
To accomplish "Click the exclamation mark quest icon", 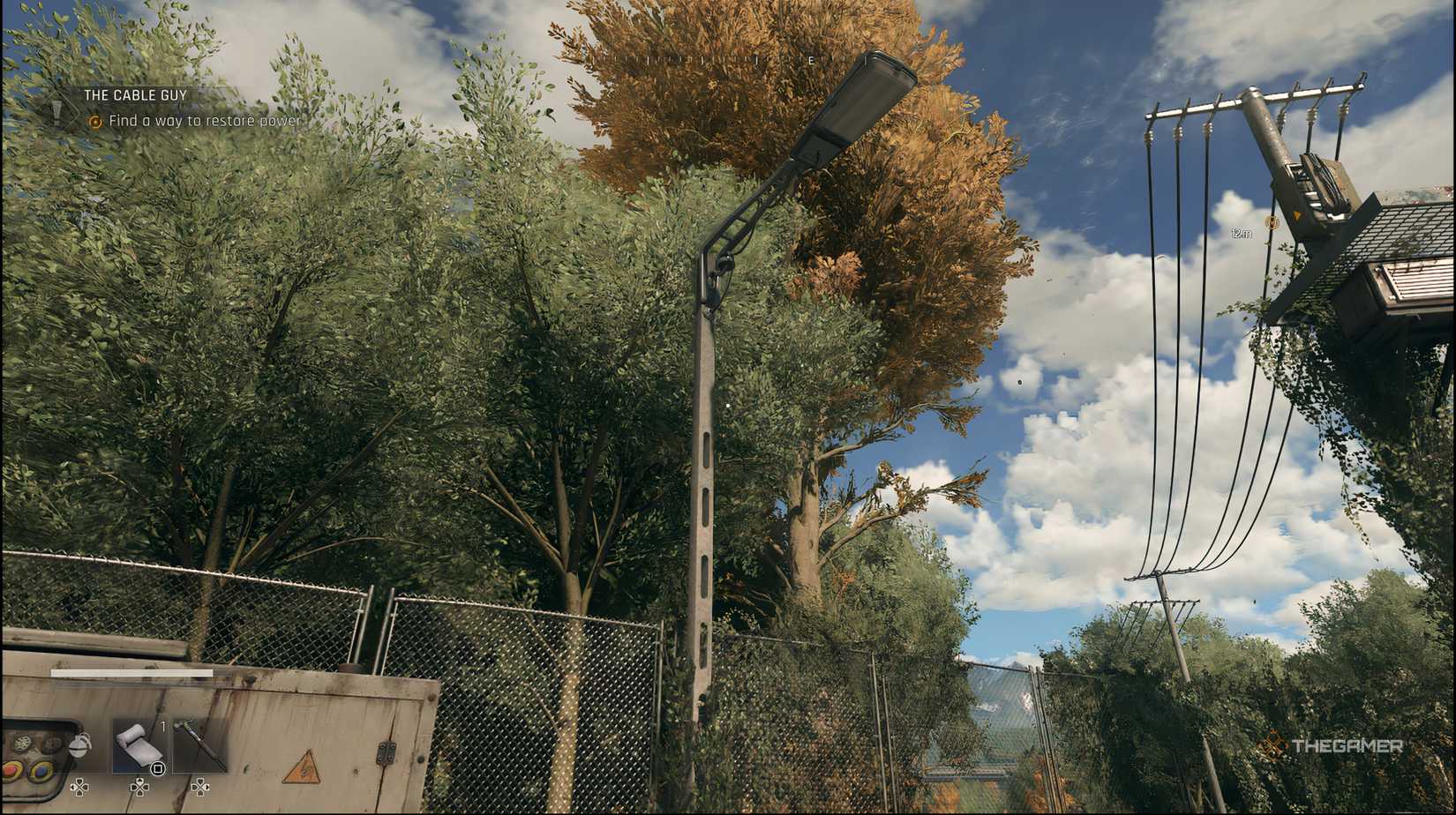I will pyautogui.click(x=56, y=110).
